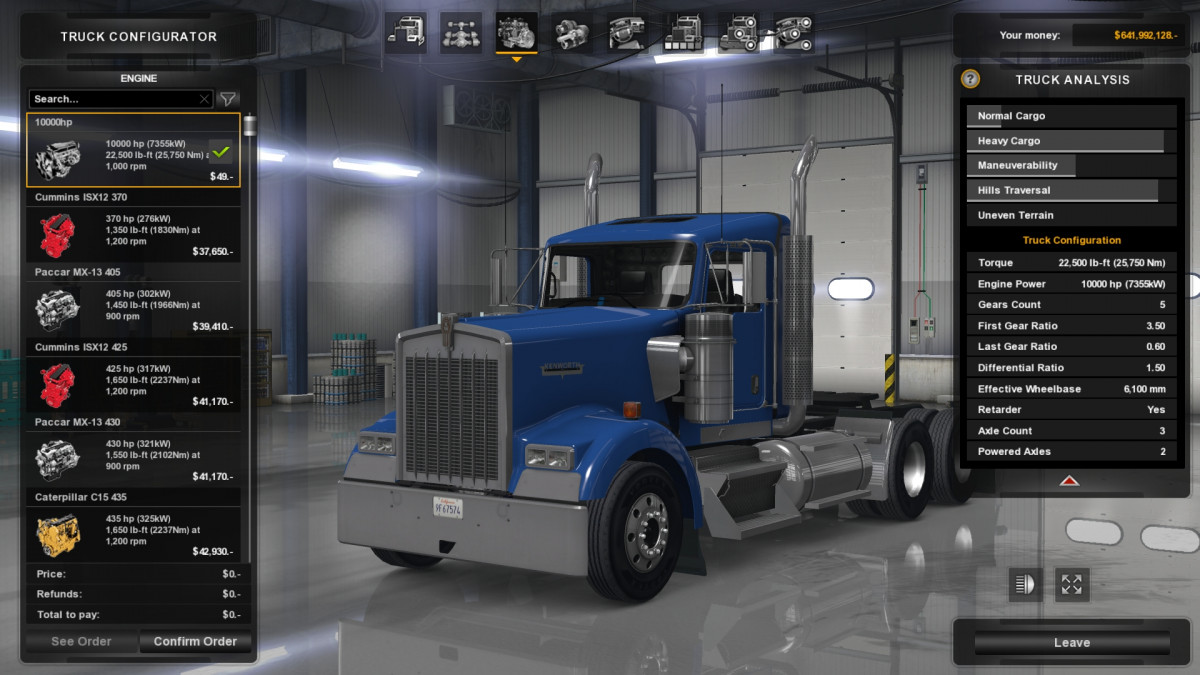Open the interior steering wheel category tab
Image resolution: width=1200 pixels, height=675 pixels.
tap(627, 32)
